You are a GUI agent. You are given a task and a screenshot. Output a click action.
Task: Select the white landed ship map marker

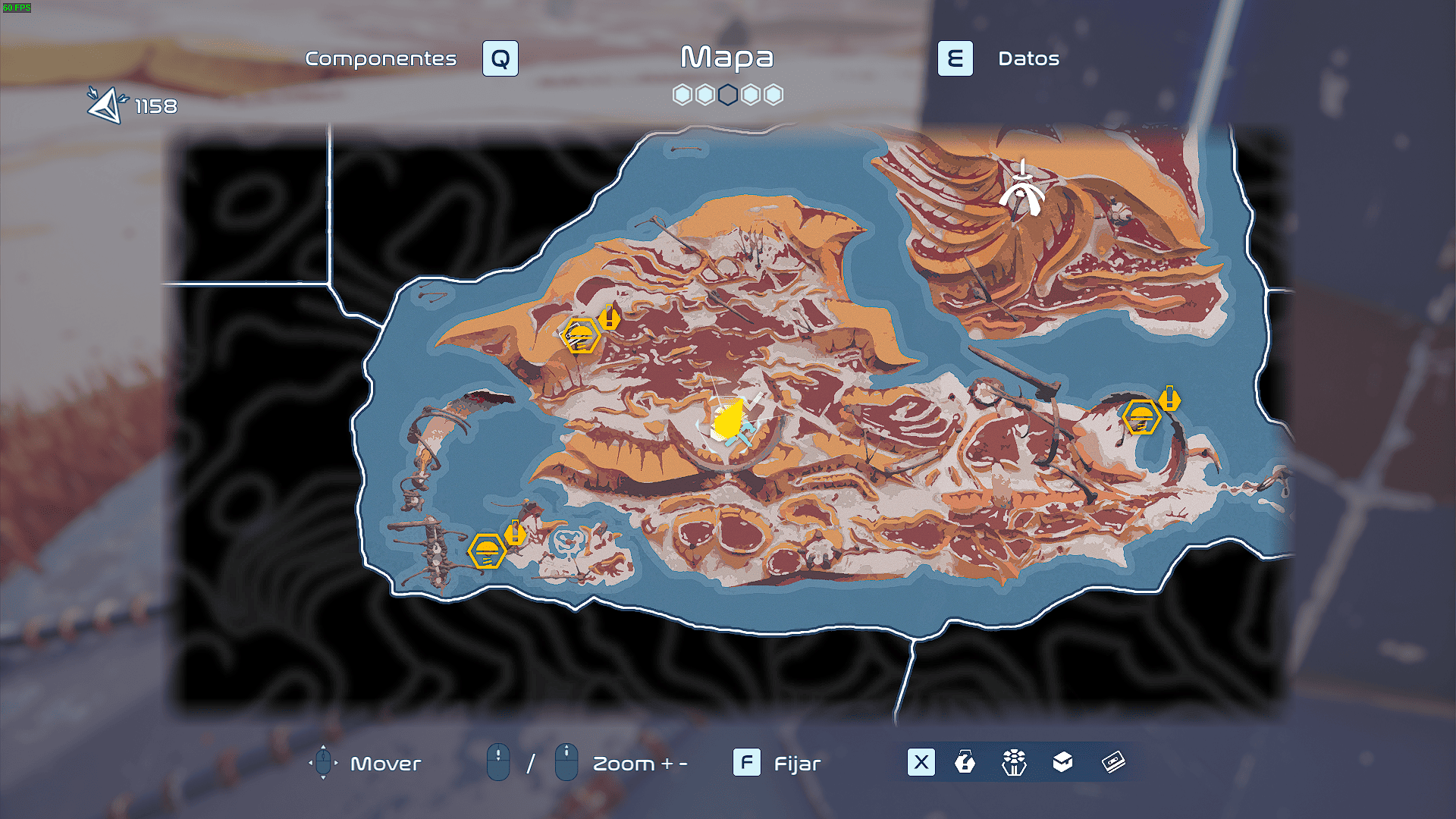1021,190
